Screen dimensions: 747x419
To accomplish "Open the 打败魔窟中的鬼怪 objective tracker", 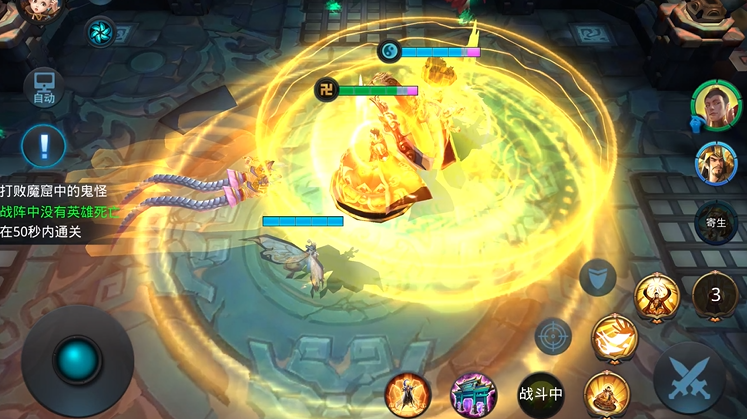I will (54, 190).
